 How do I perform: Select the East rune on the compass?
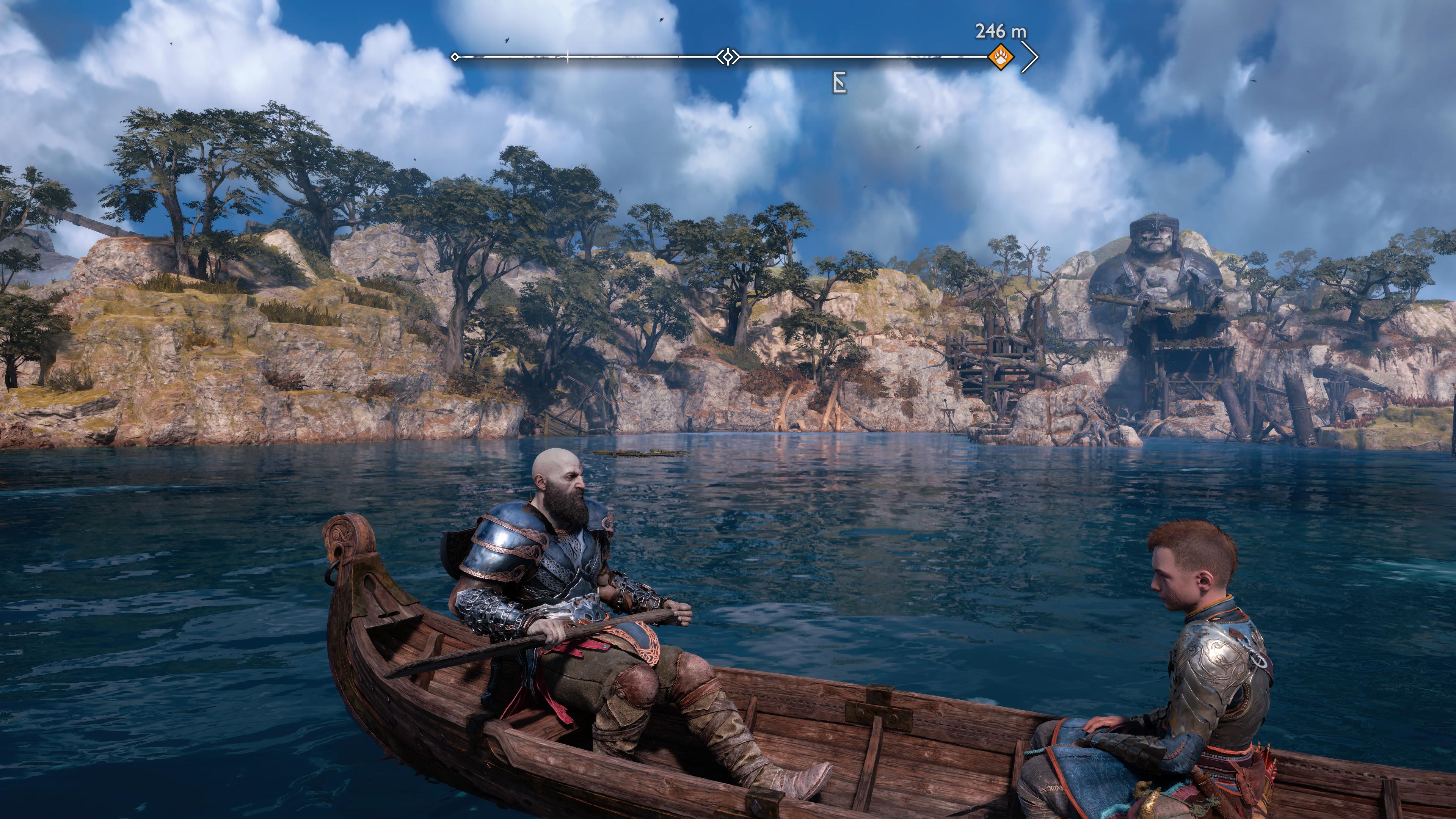[x=840, y=84]
